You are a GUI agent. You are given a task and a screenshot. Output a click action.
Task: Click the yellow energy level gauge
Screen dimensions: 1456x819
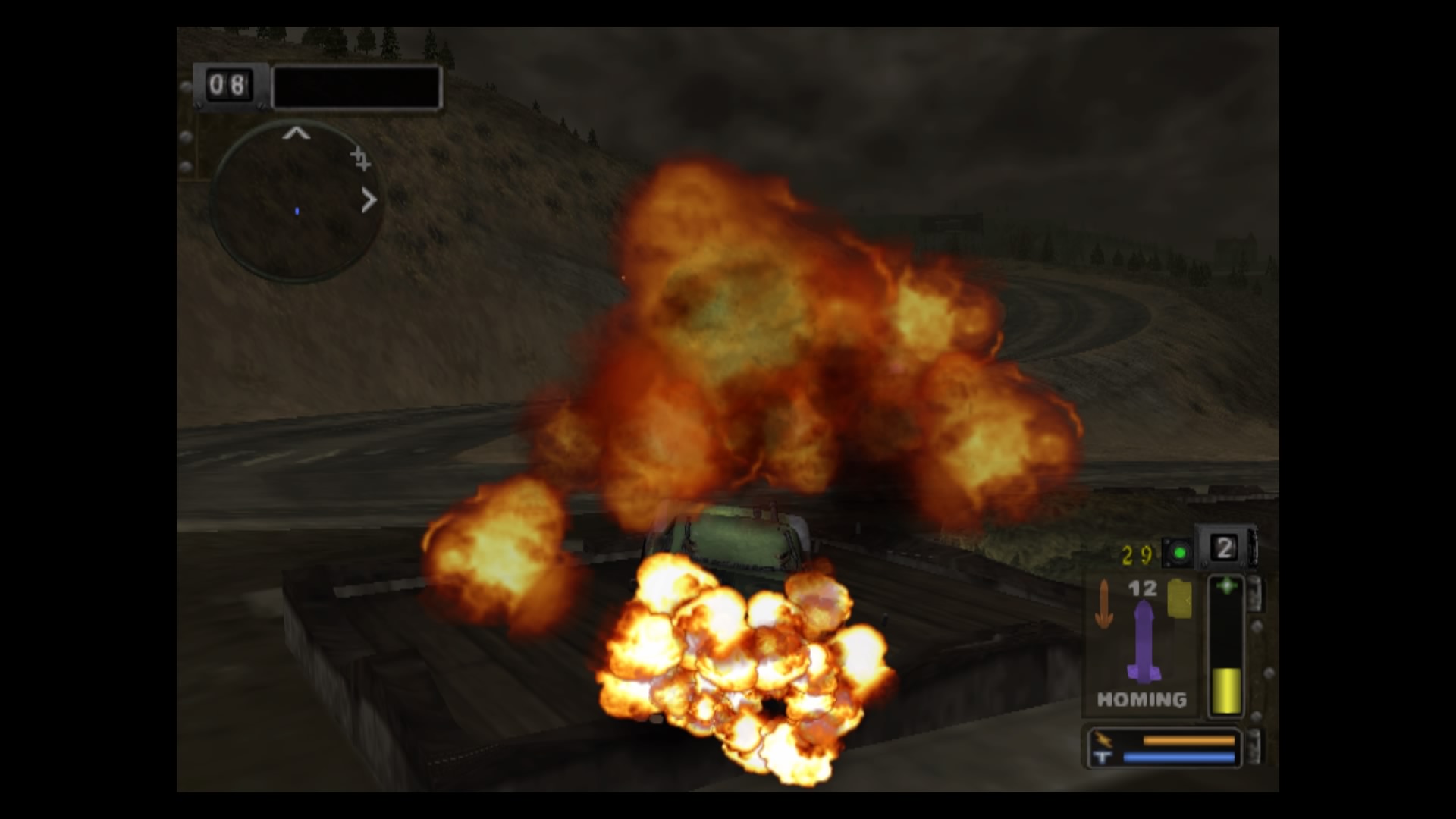1228,690
